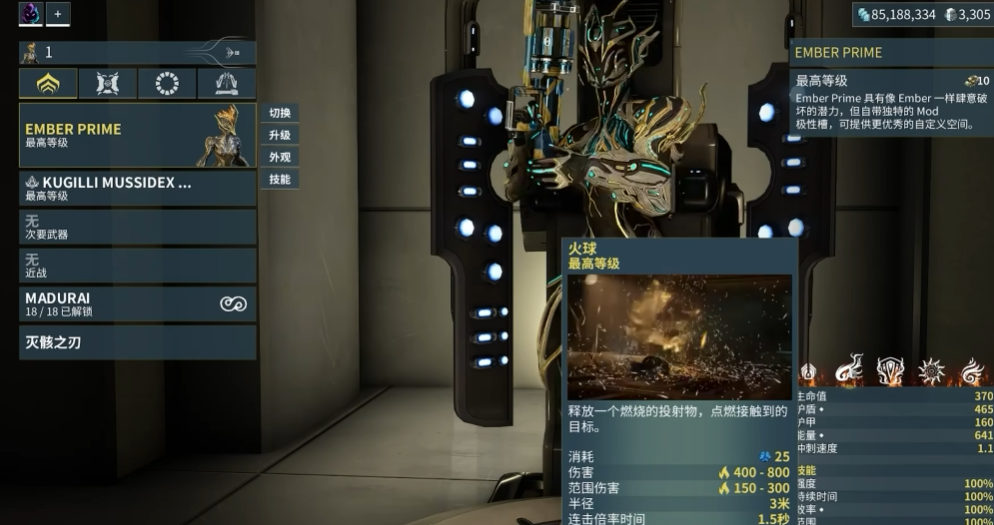Screen dimensions: 994x525
Task: Click the 切换 switch button
Action: click(x=280, y=113)
